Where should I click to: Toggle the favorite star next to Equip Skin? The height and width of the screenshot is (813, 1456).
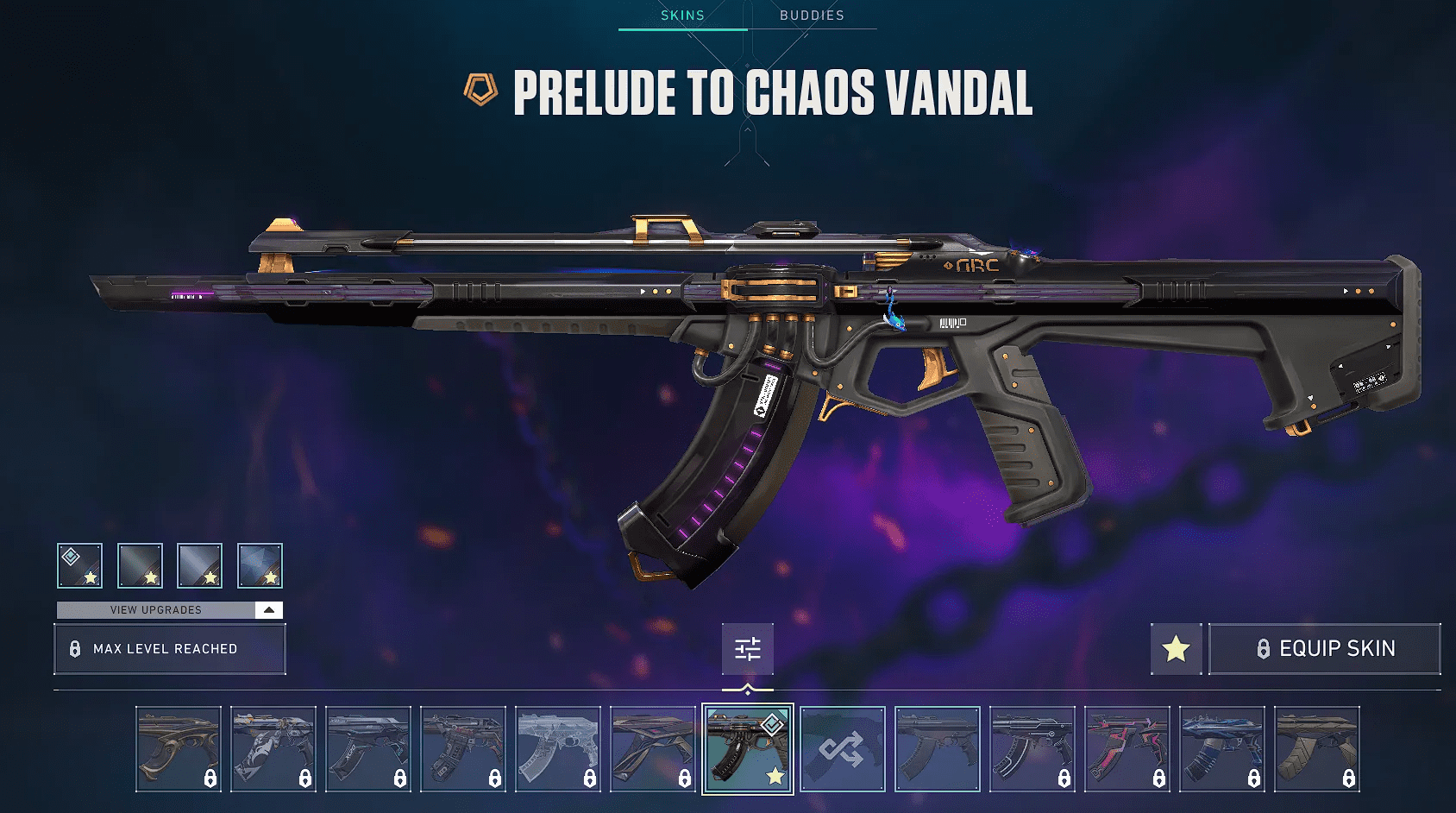1176,649
